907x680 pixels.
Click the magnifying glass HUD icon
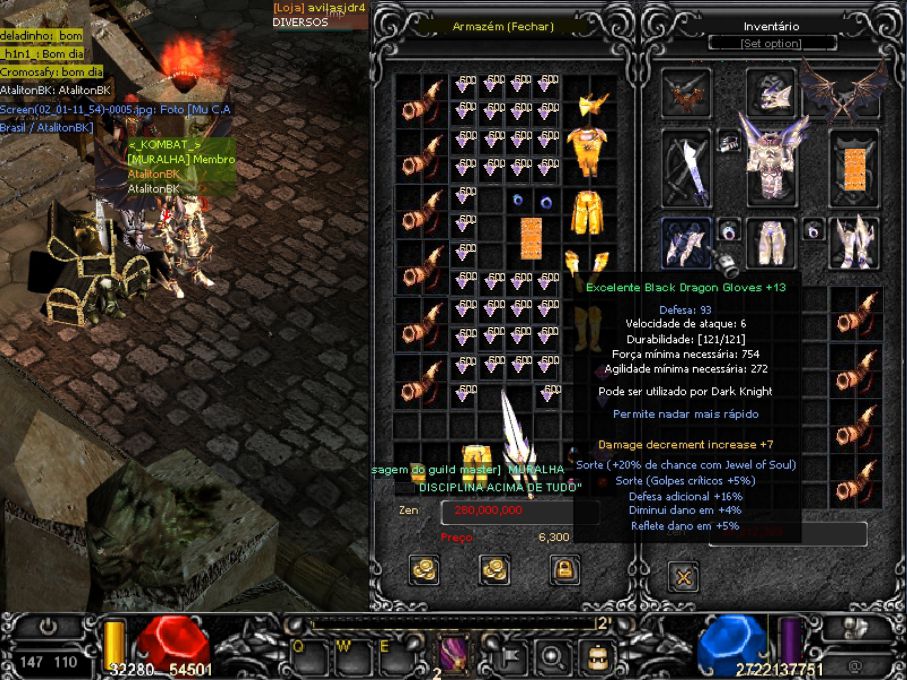551,656
